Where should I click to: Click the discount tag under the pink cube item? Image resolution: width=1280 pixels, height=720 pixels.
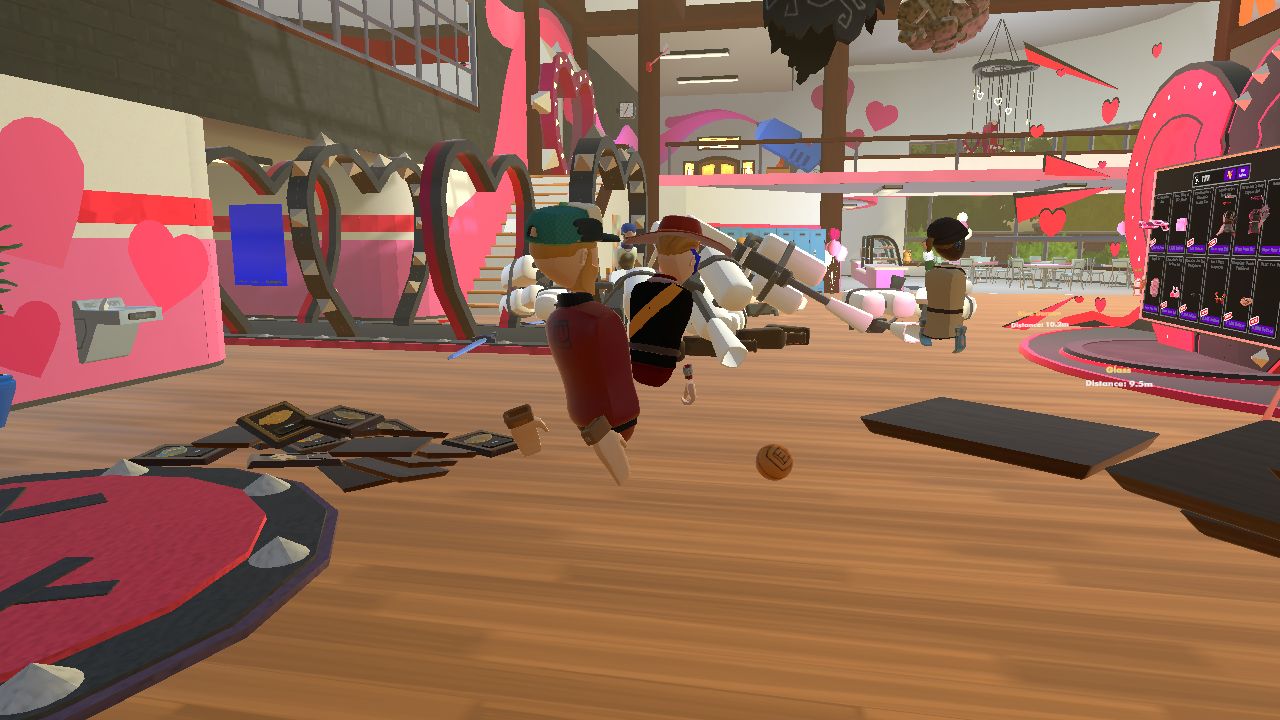point(1190,241)
